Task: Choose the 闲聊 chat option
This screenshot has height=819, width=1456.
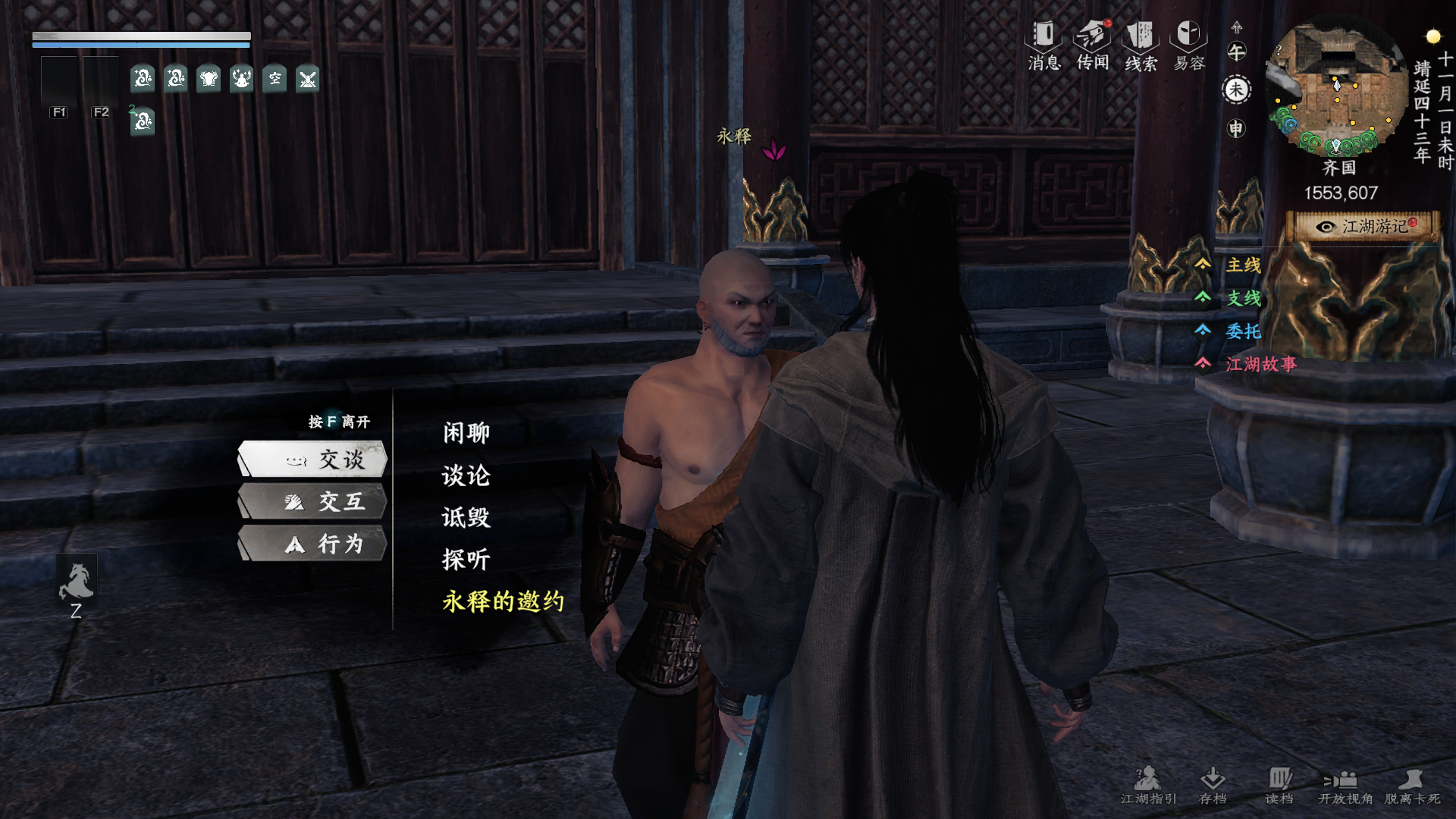Action: coord(466,433)
